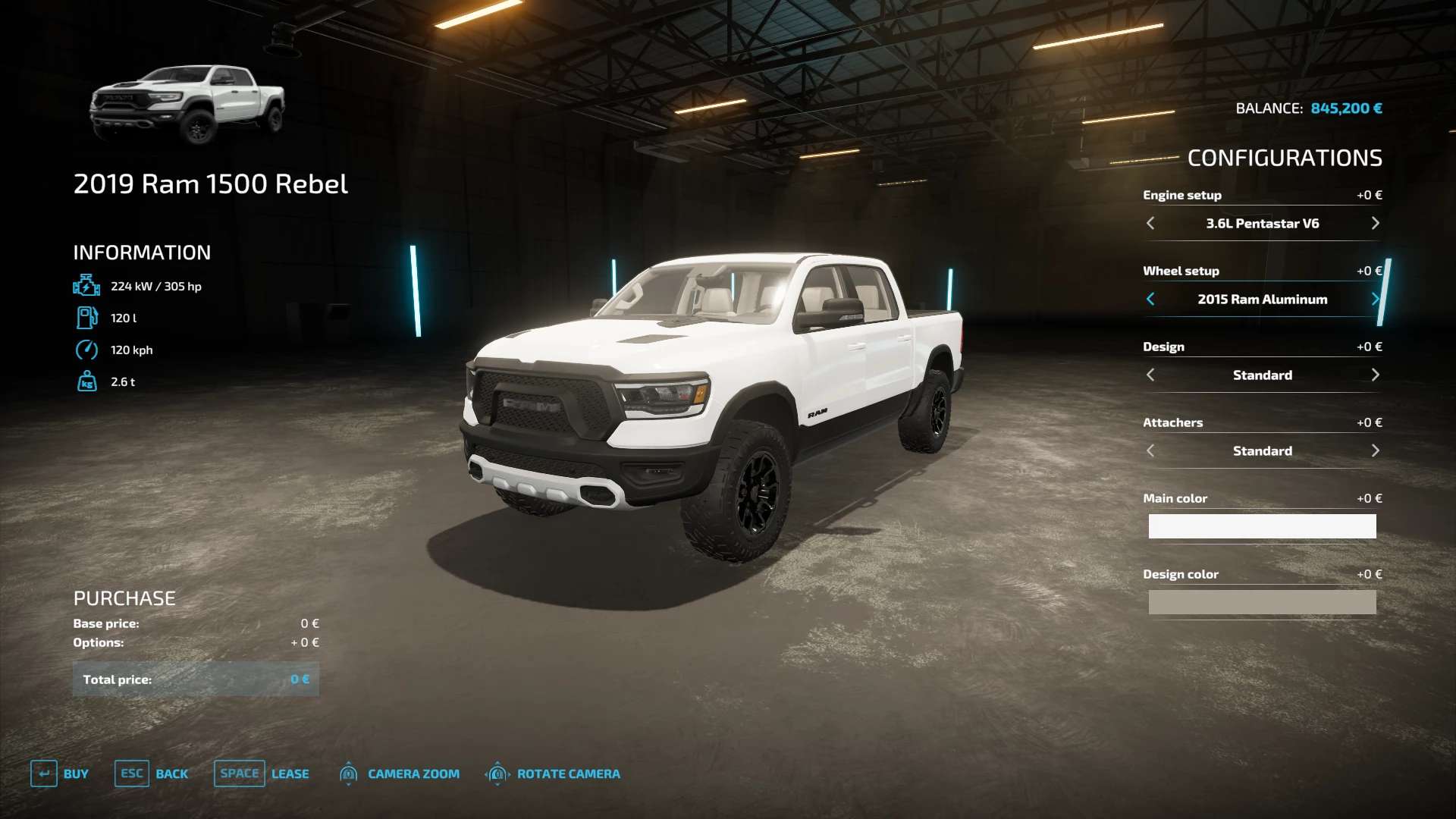Lease the vehicle instead
1456x819 pixels.
coord(262,773)
